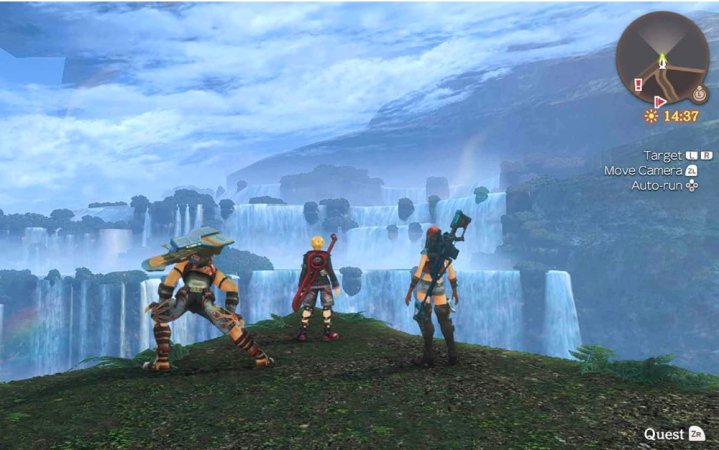The height and width of the screenshot is (450, 719).
Task: Open the circular minimap
Action: (662, 57)
